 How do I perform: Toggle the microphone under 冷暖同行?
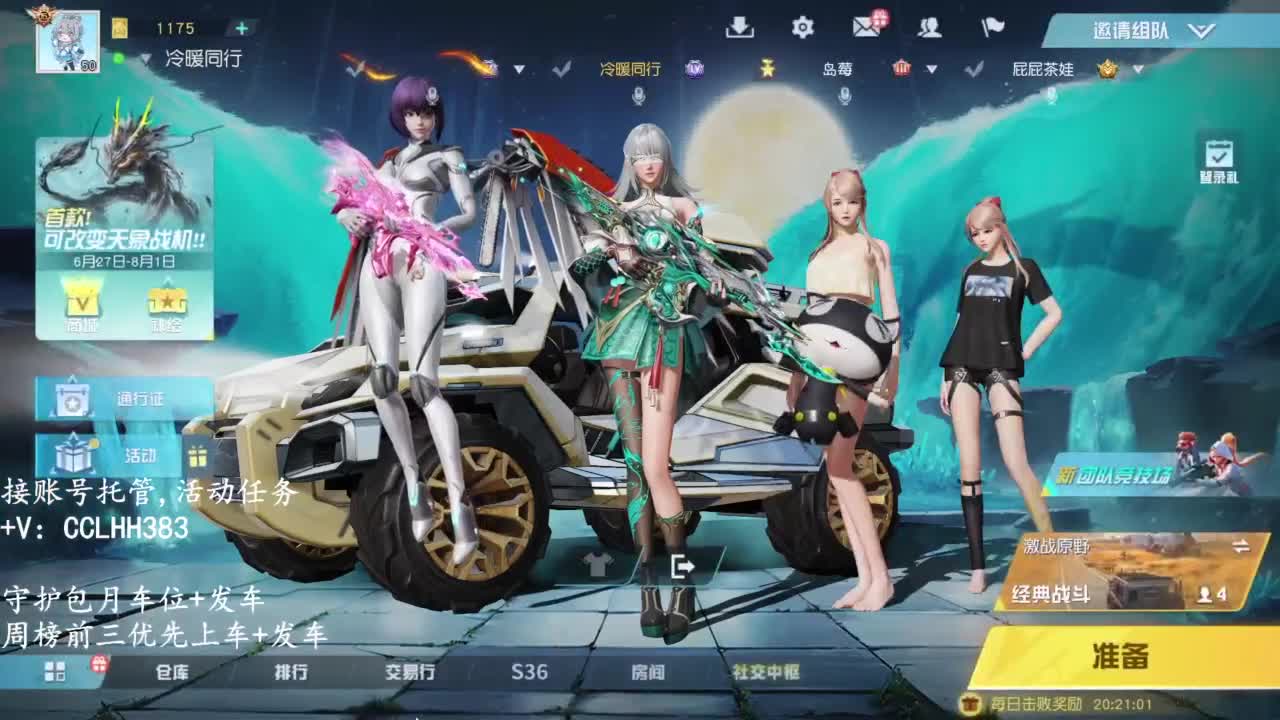639,96
